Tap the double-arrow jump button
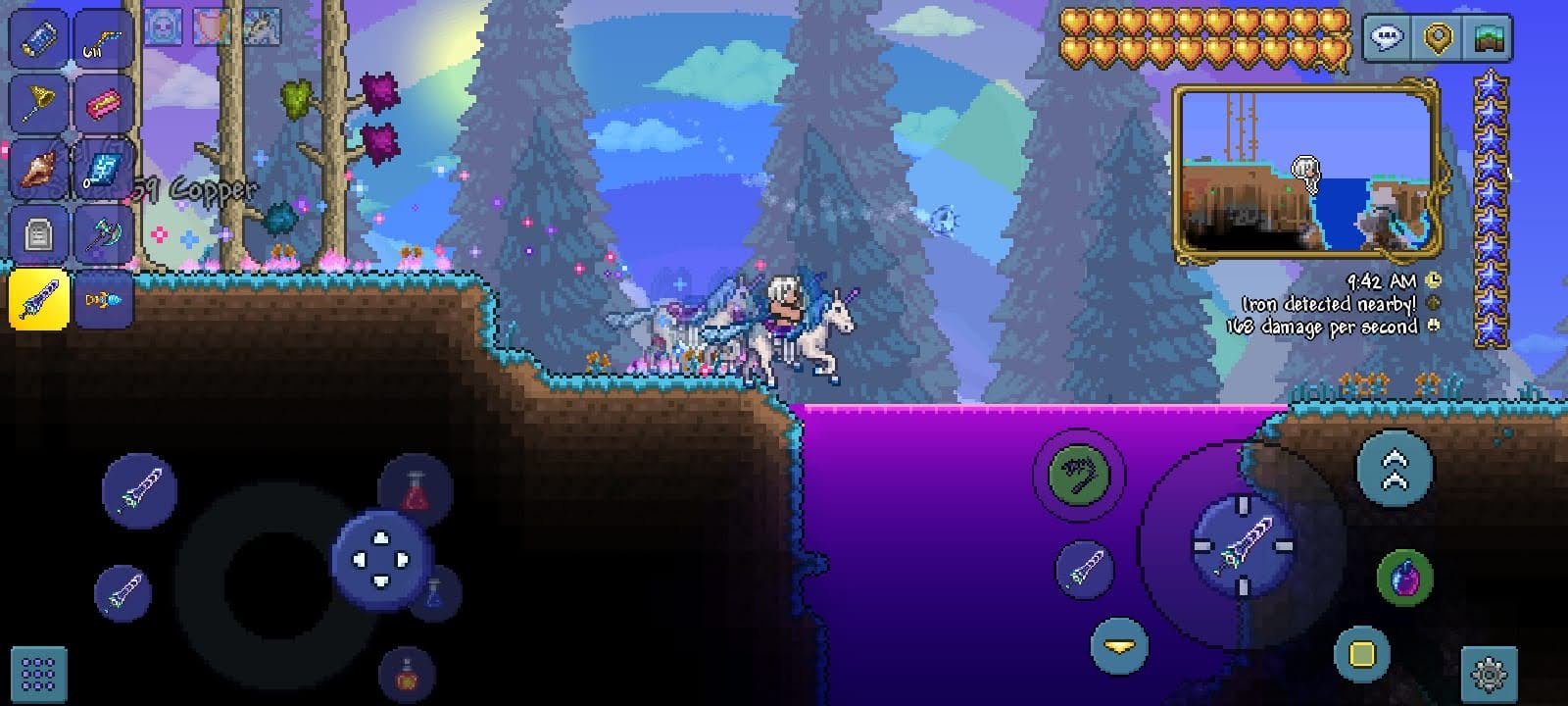1568x706 pixels. coord(1395,469)
